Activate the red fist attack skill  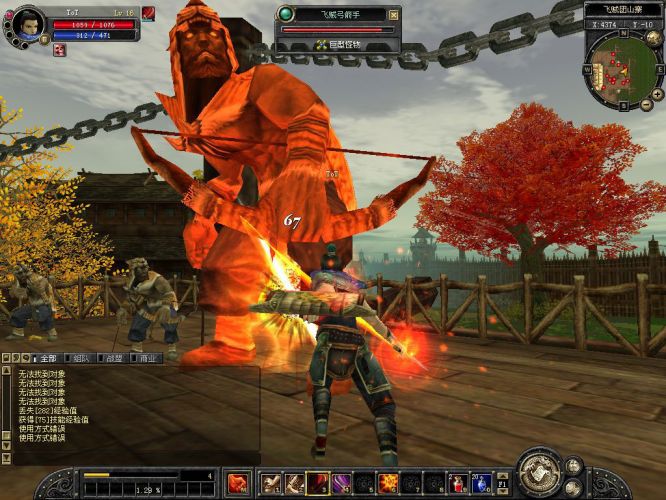238,484
